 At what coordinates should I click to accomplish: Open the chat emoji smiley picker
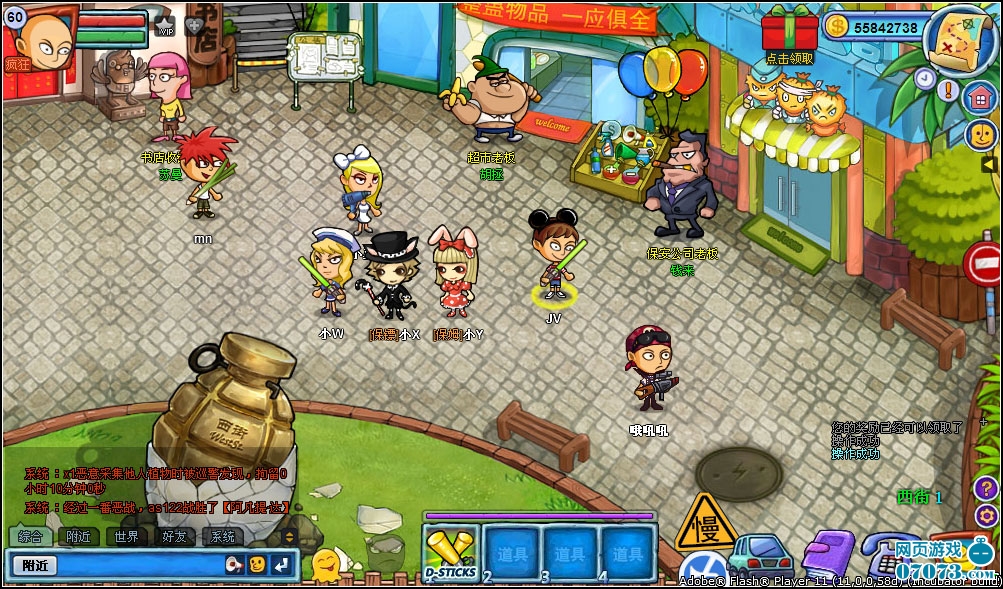(x=258, y=565)
